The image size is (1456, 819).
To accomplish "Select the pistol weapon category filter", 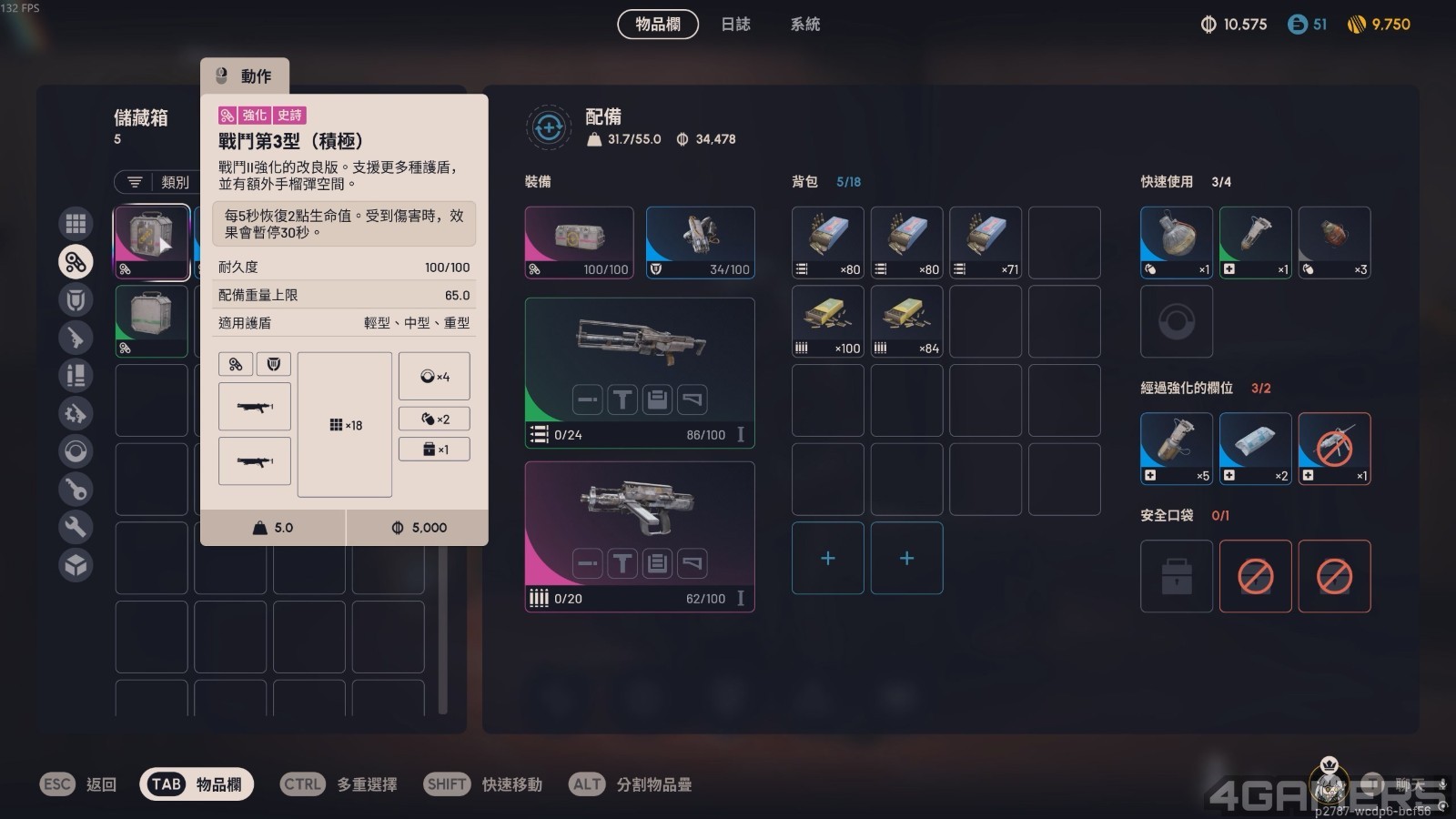I will (x=76, y=338).
